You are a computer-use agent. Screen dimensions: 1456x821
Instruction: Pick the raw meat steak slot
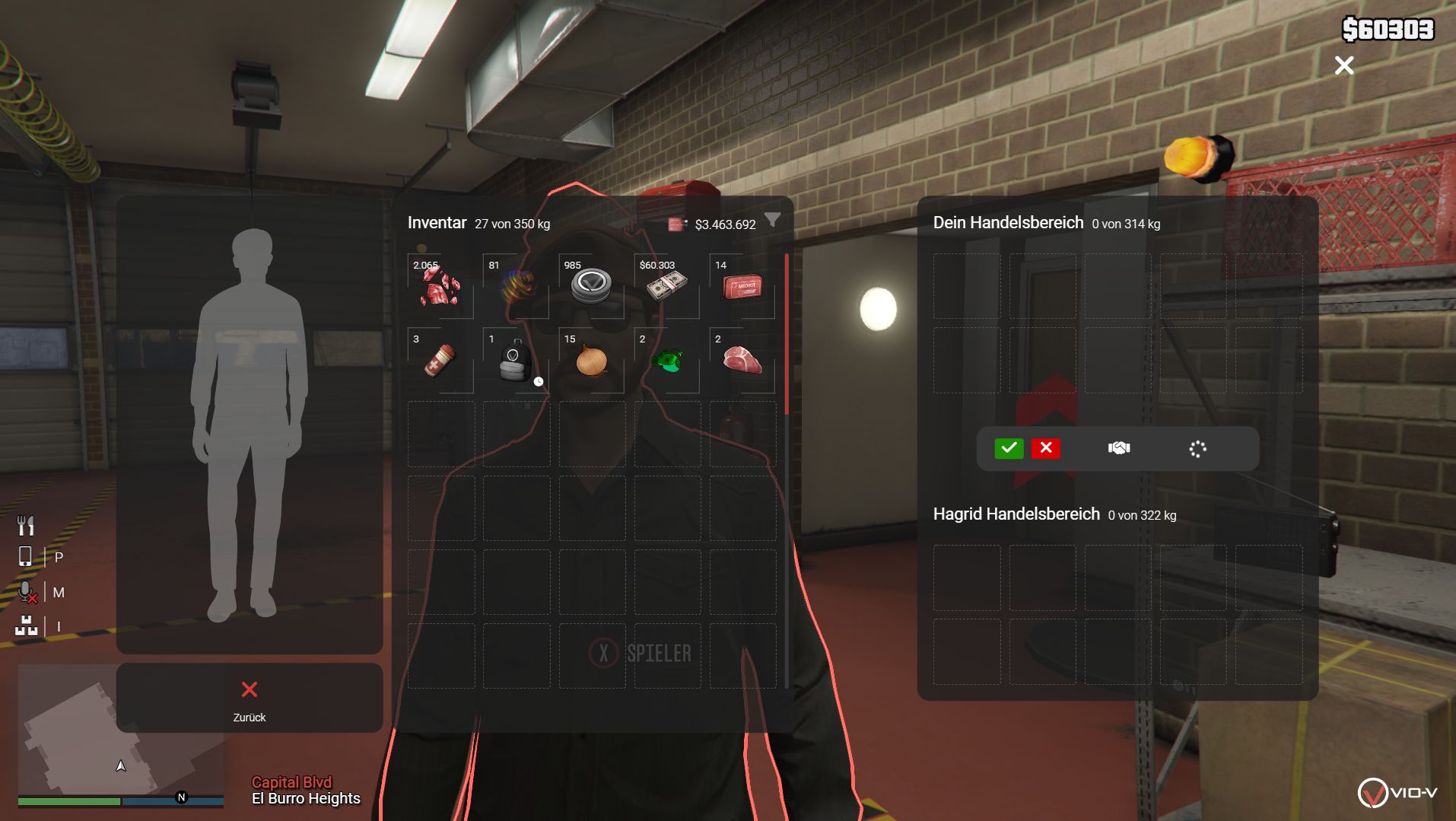(742, 360)
